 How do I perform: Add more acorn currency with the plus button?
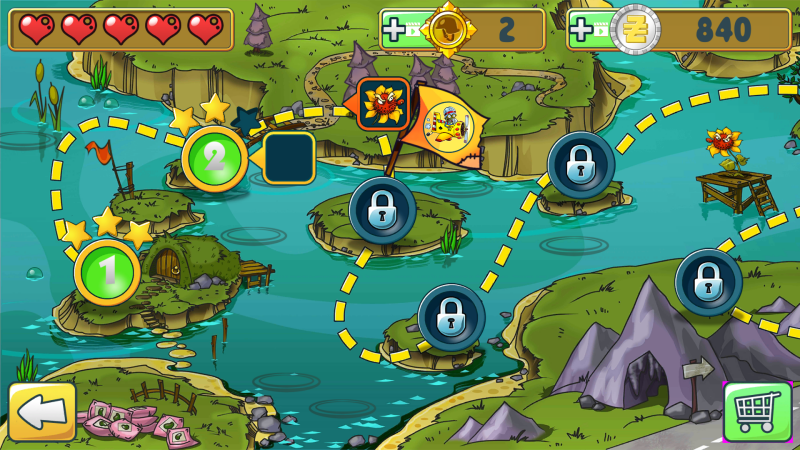pyautogui.click(x=396, y=29)
